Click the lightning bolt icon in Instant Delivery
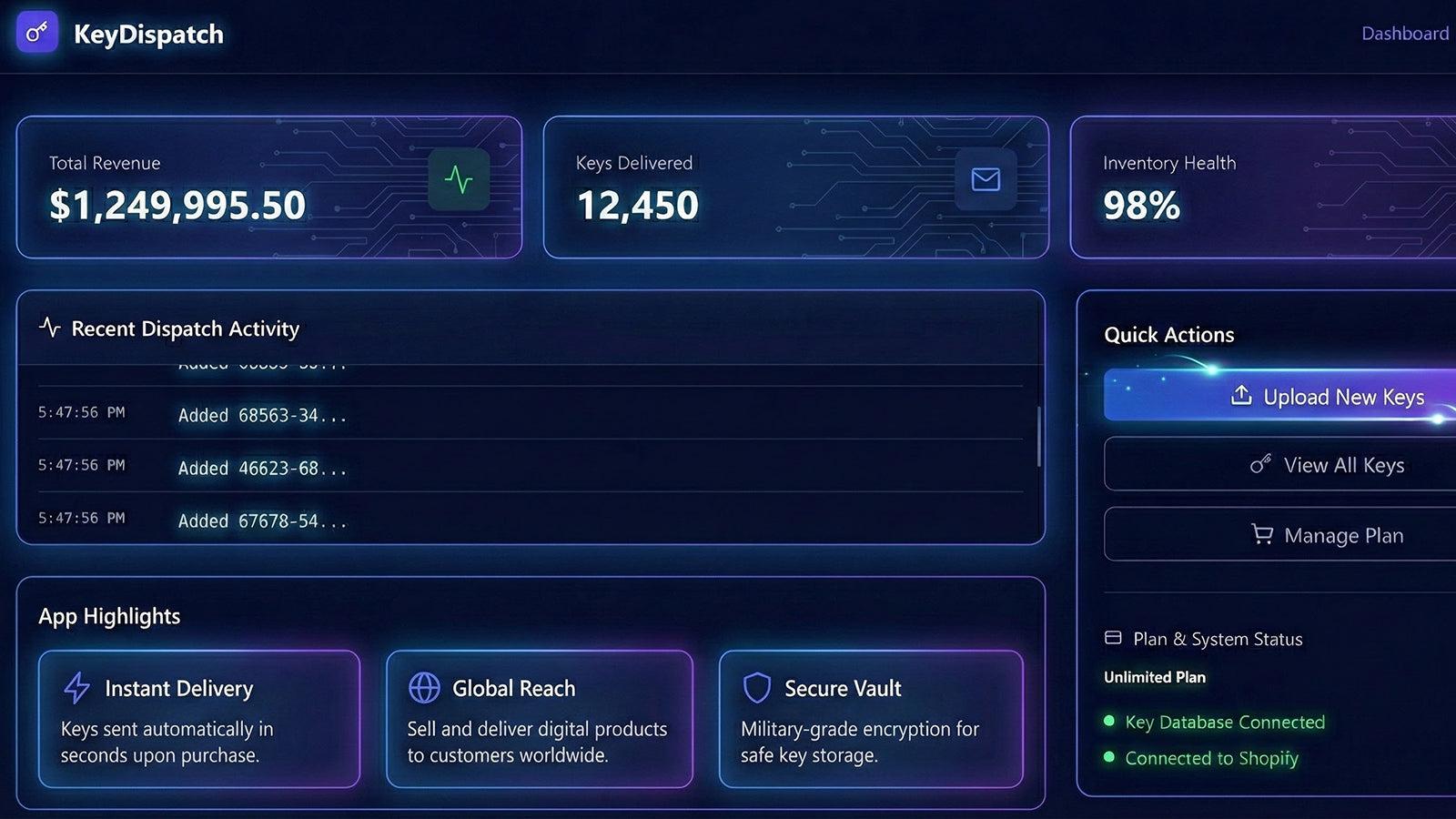 tap(76, 688)
